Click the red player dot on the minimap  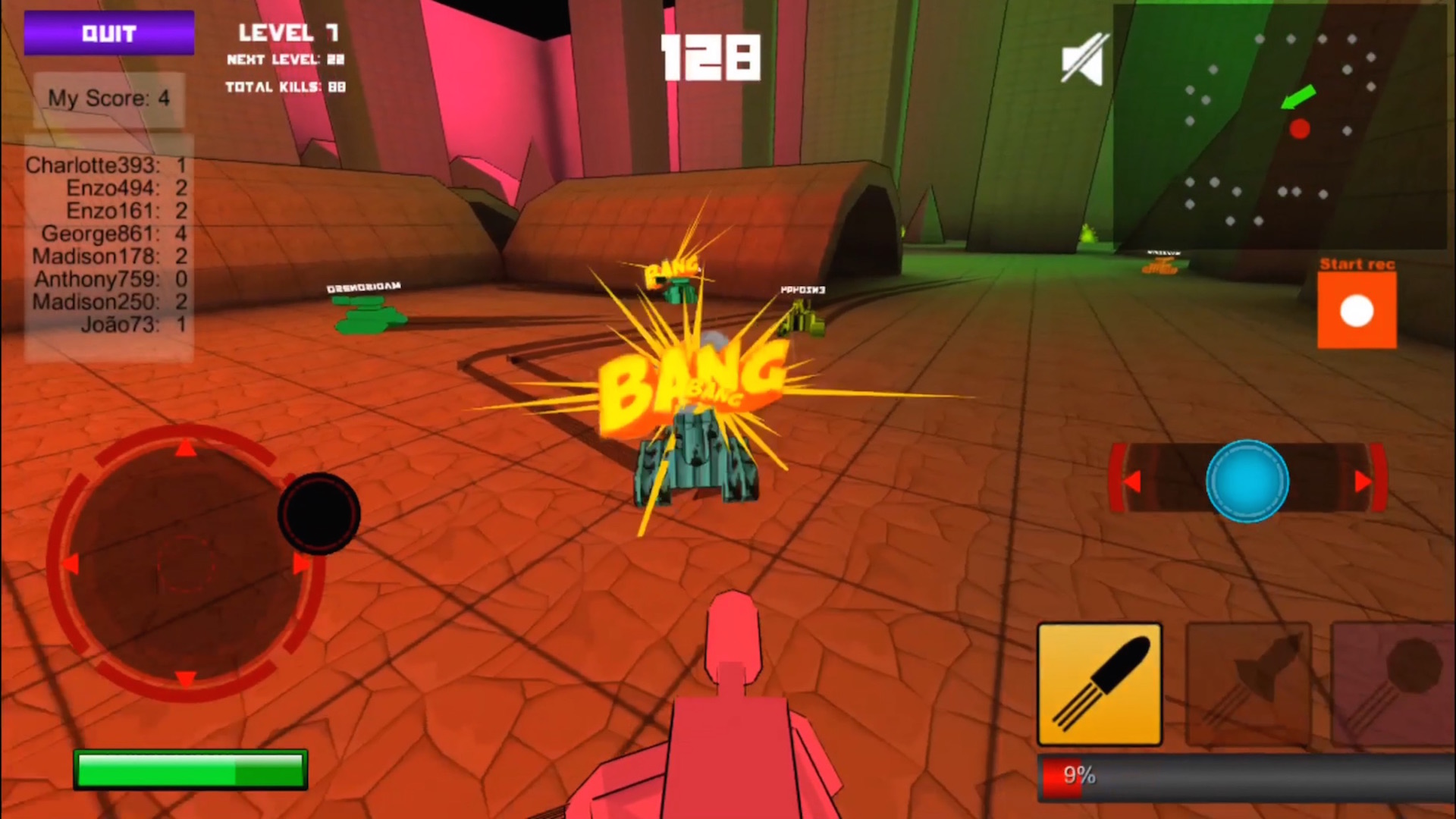1299,130
